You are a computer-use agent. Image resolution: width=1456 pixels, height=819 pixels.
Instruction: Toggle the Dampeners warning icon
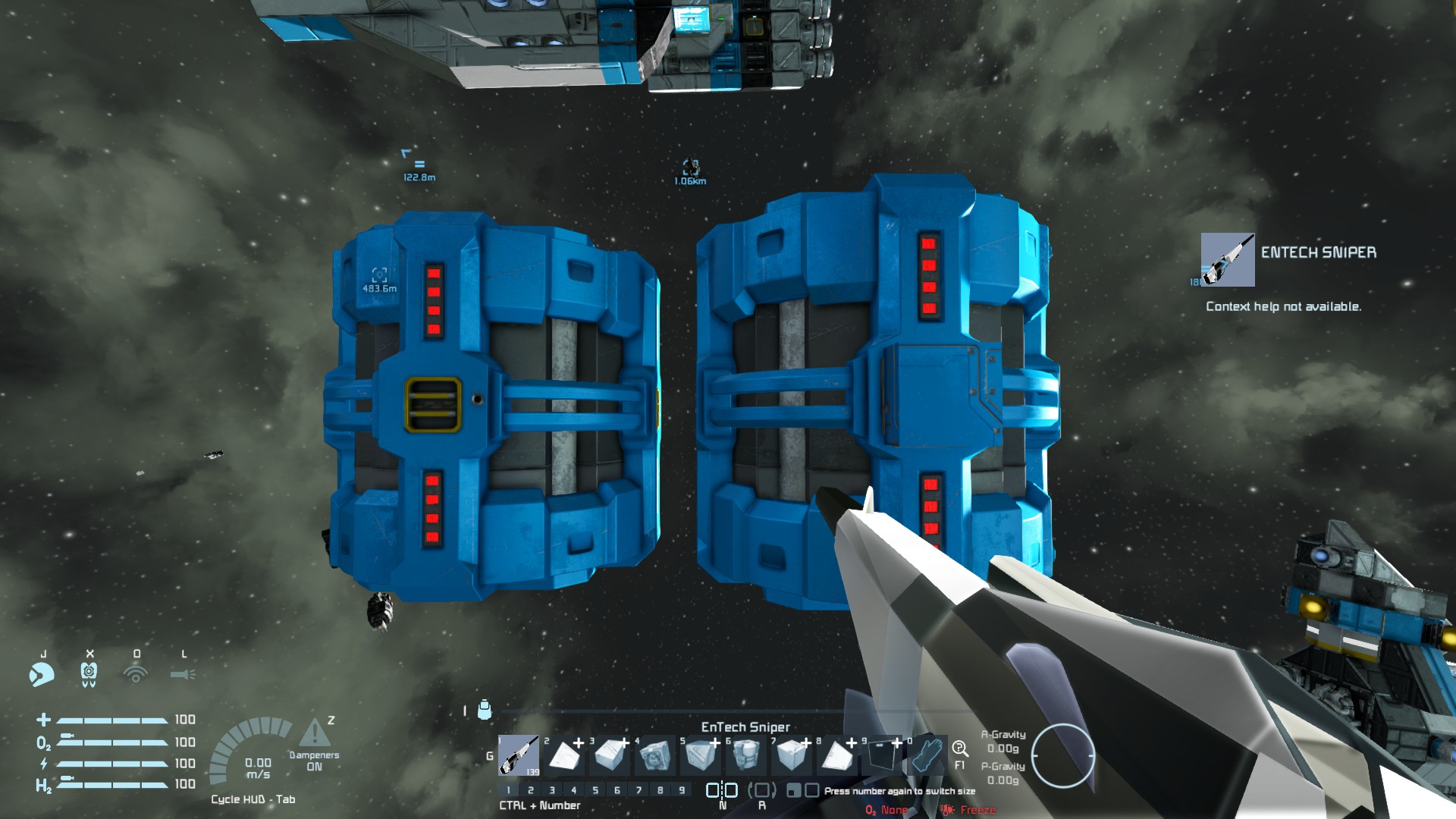point(314,733)
